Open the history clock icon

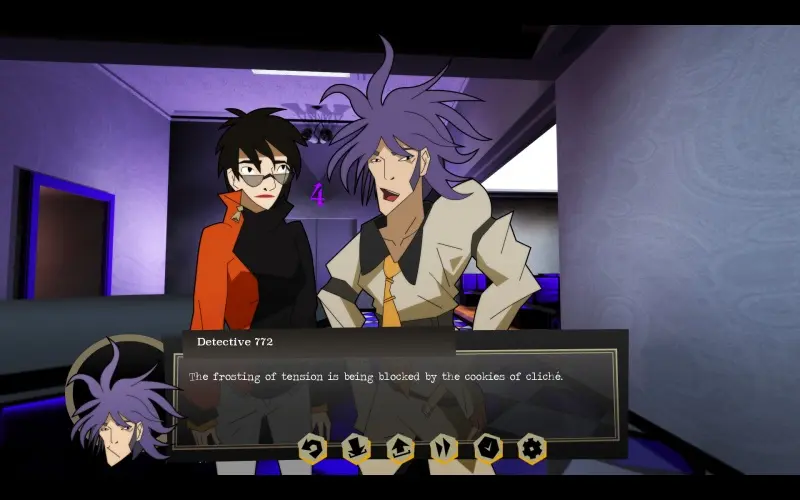tap(488, 448)
